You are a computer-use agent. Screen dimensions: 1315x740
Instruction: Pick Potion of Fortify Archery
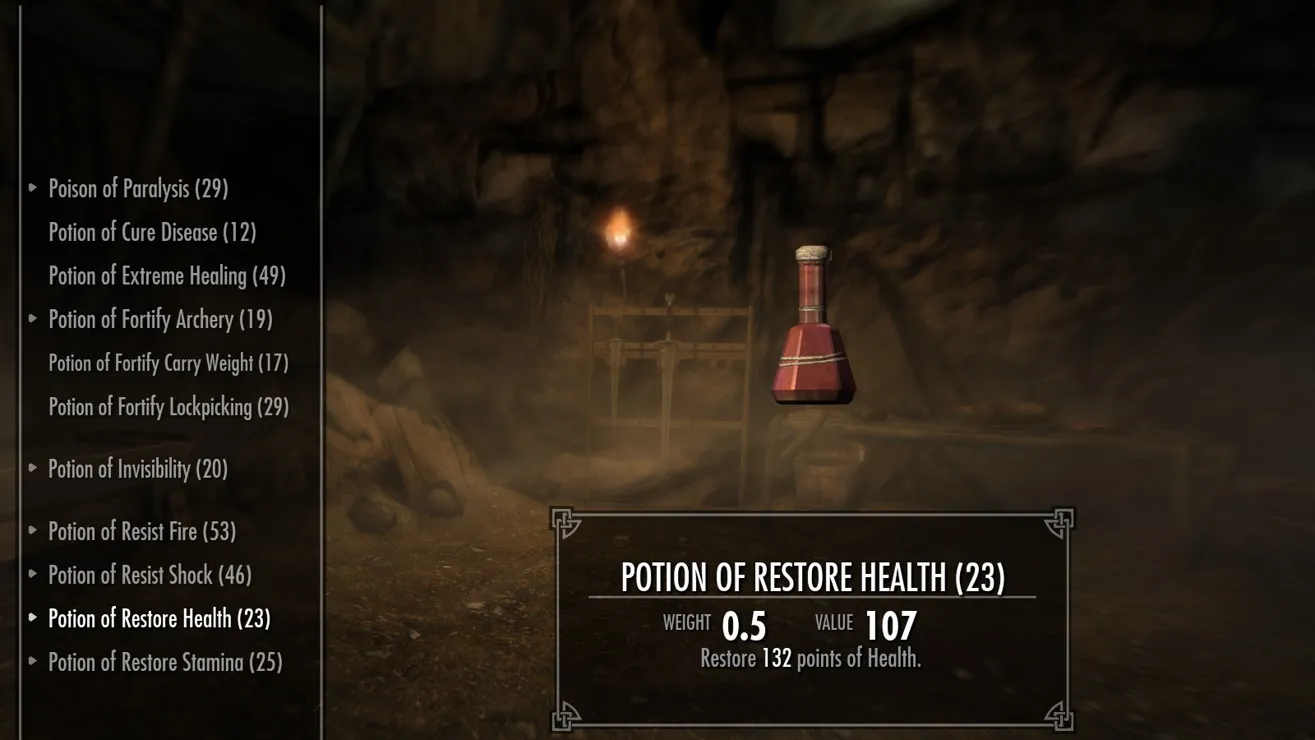[160, 320]
